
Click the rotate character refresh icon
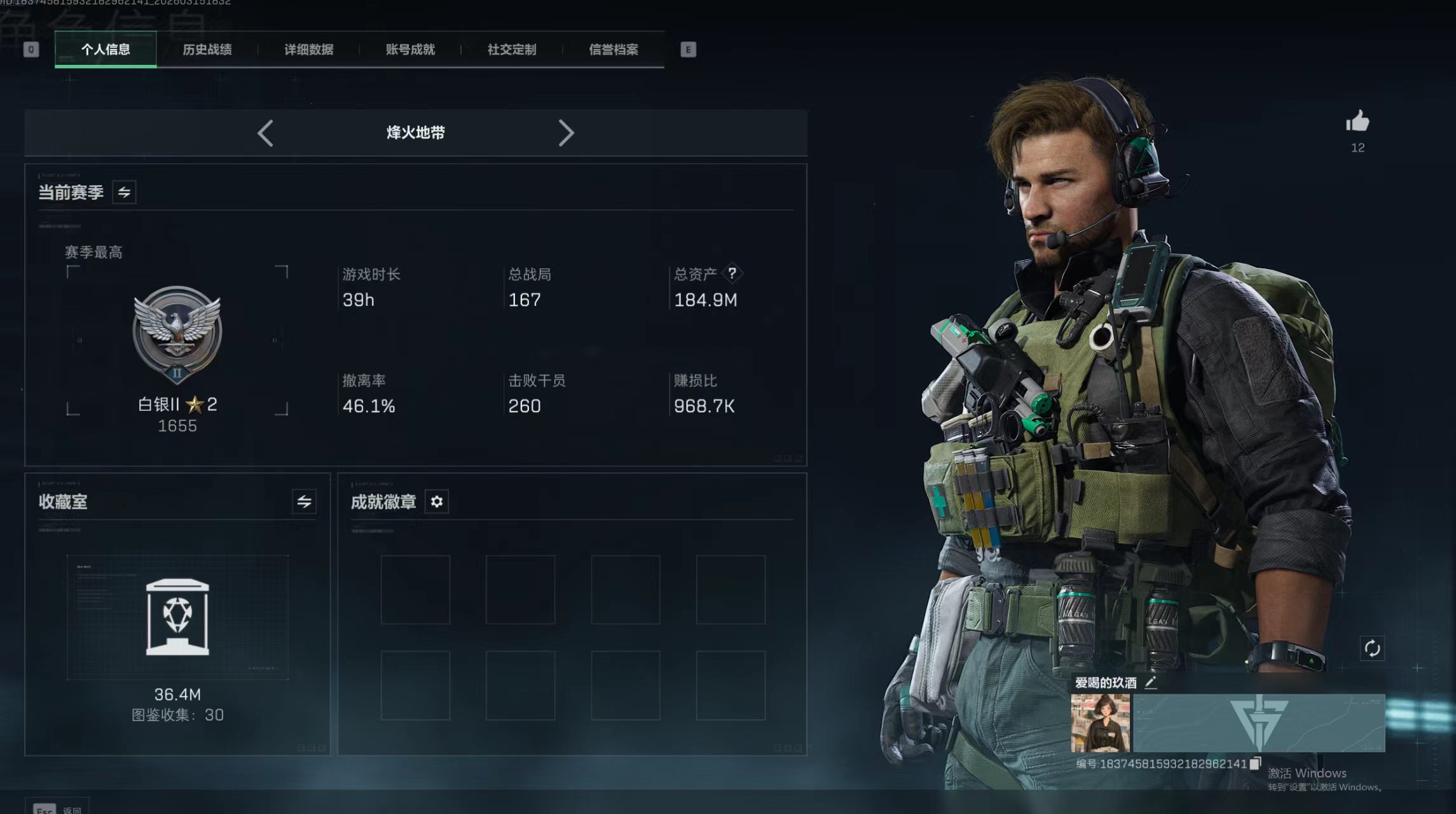(1372, 649)
